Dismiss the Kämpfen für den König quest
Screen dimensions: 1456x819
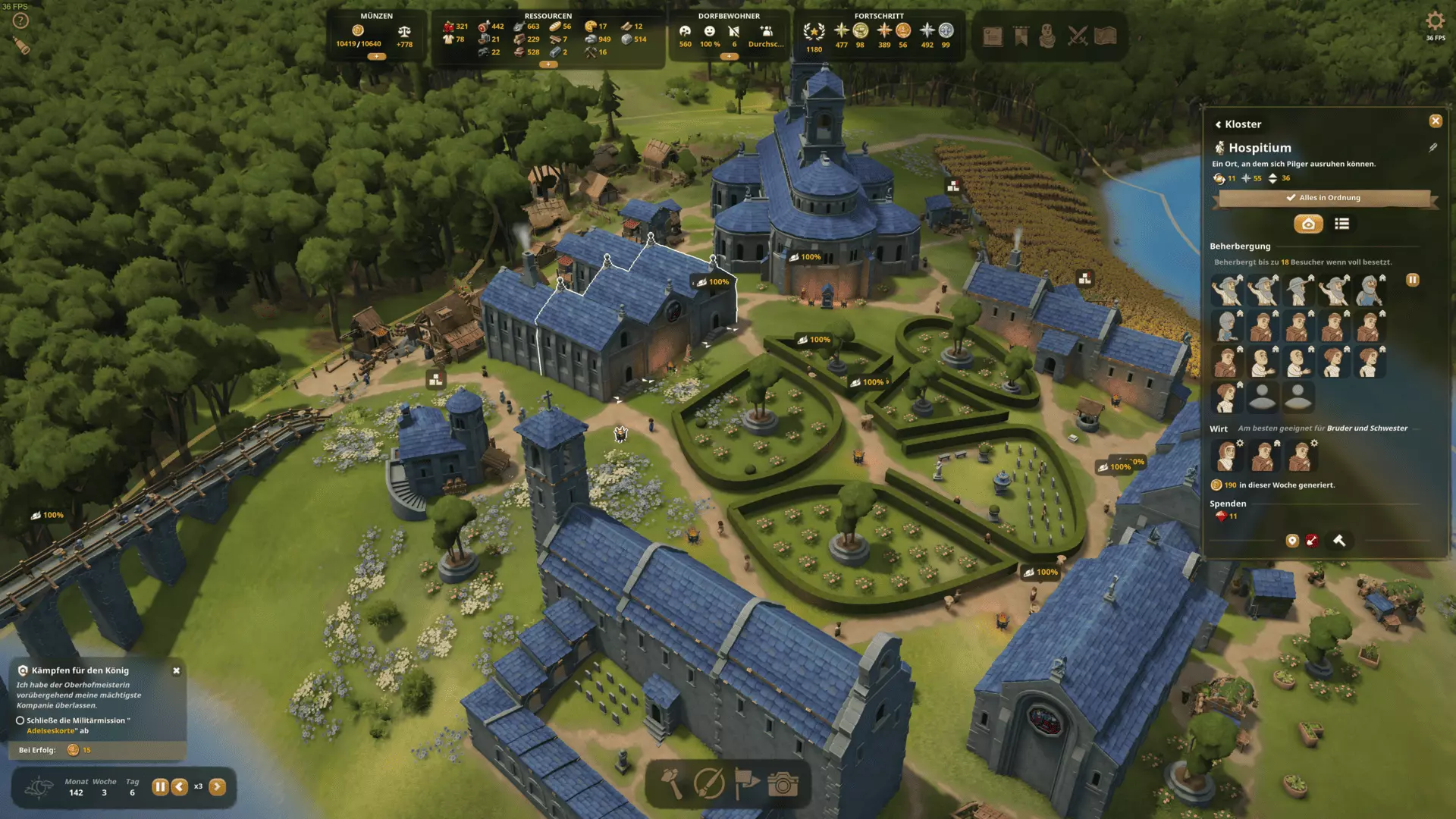177,670
